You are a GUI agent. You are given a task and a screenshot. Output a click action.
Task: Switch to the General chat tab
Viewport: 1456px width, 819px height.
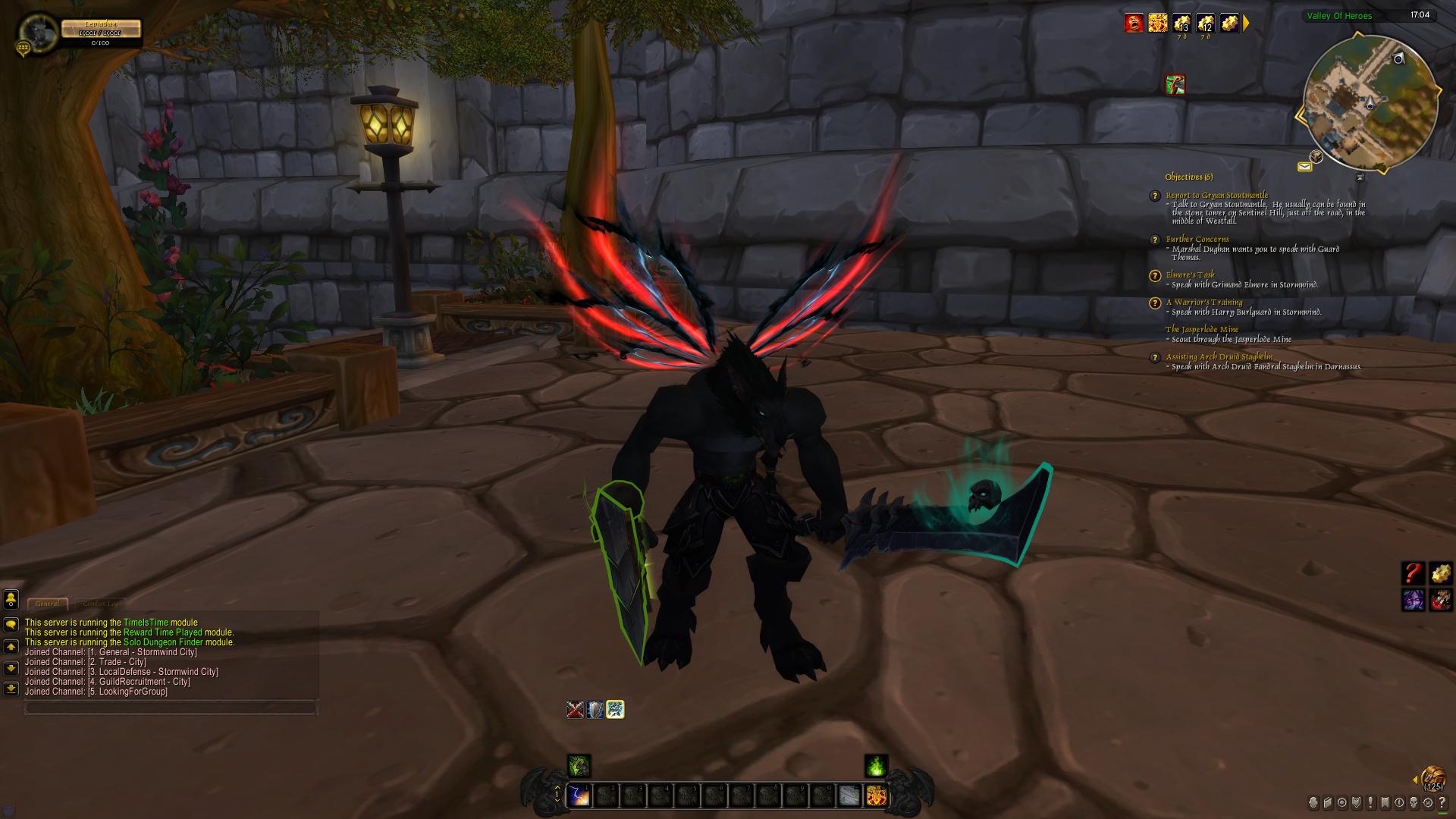pyautogui.click(x=47, y=604)
